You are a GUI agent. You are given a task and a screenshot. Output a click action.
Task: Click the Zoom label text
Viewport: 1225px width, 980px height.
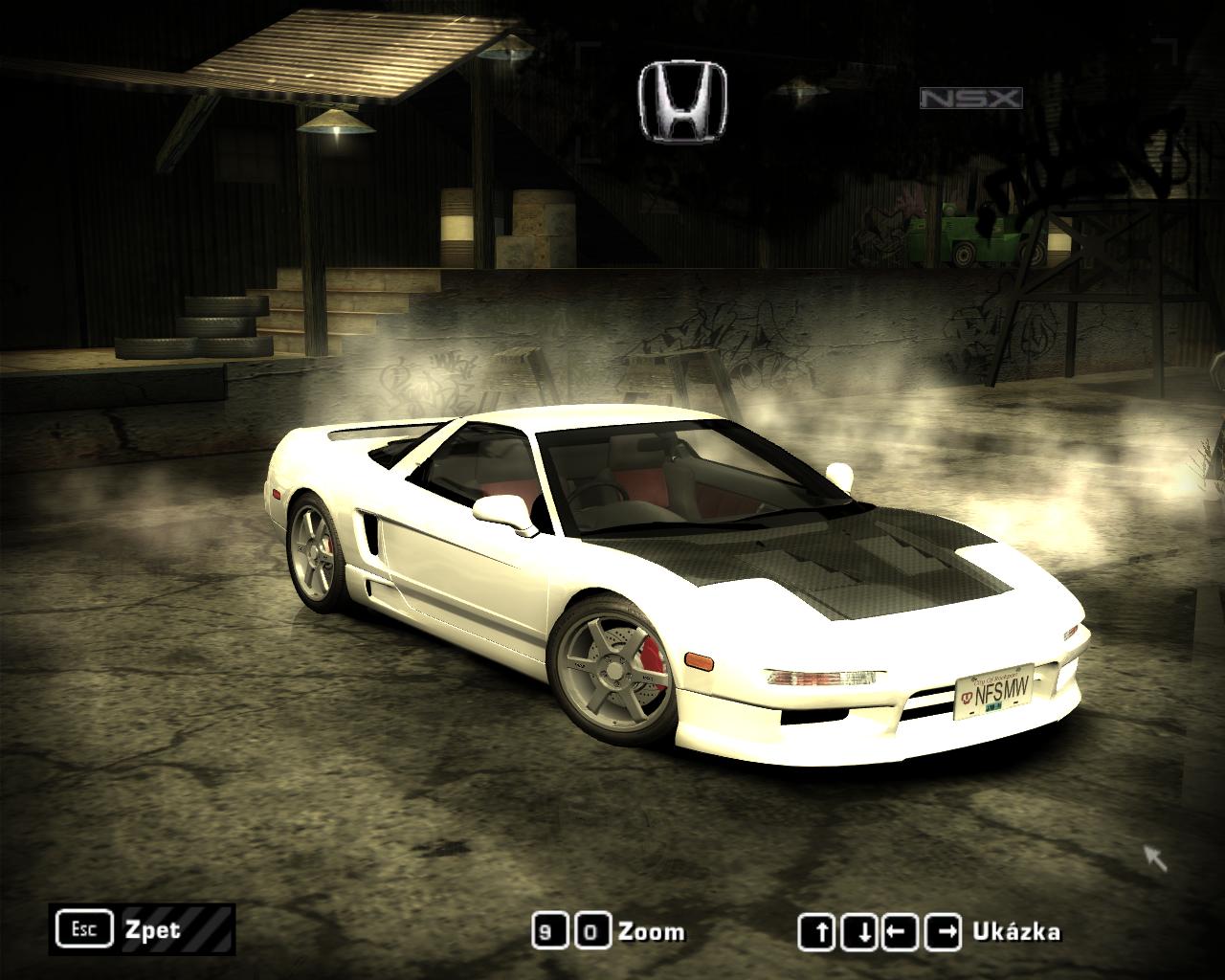(x=650, y=928)
